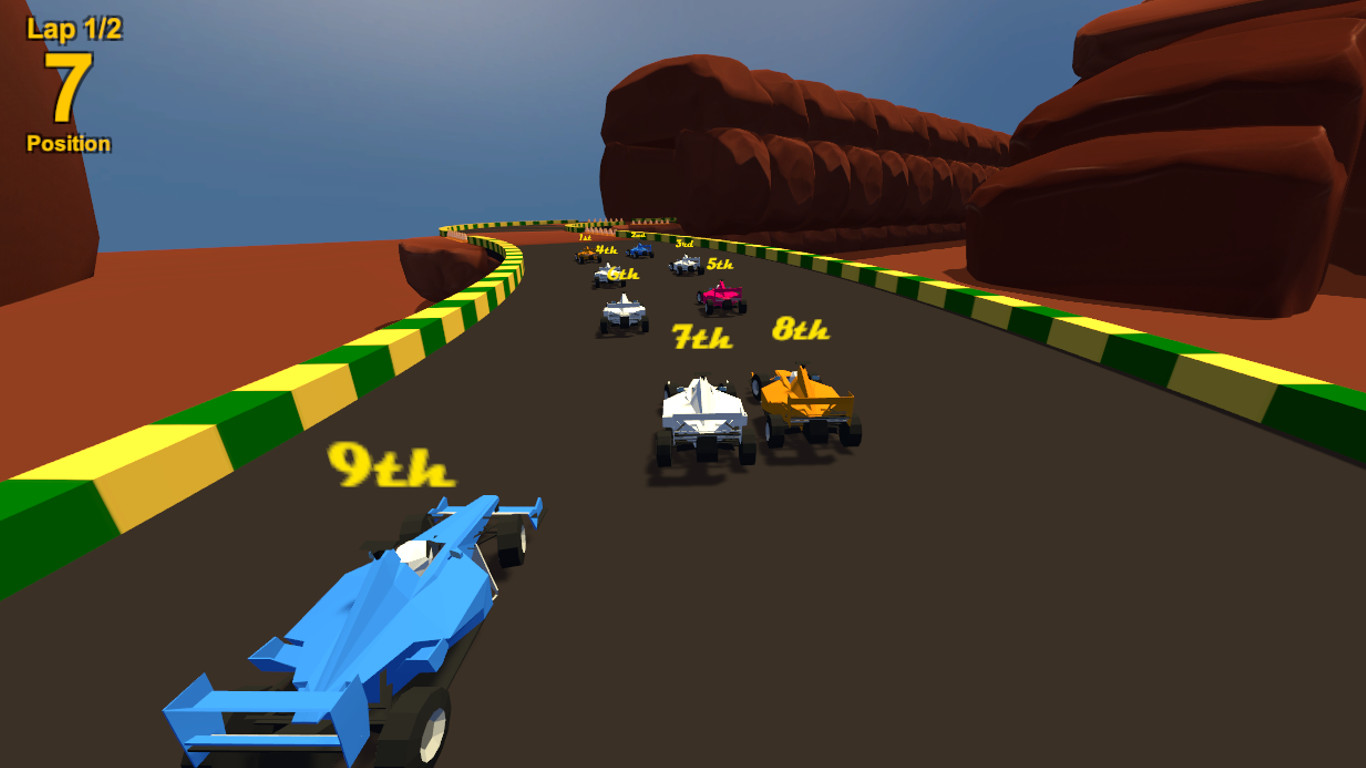The width and height of the screenshot is (1366, 768).
Task: Click the 2nd place marker
Action: click(x=638, y=234)
